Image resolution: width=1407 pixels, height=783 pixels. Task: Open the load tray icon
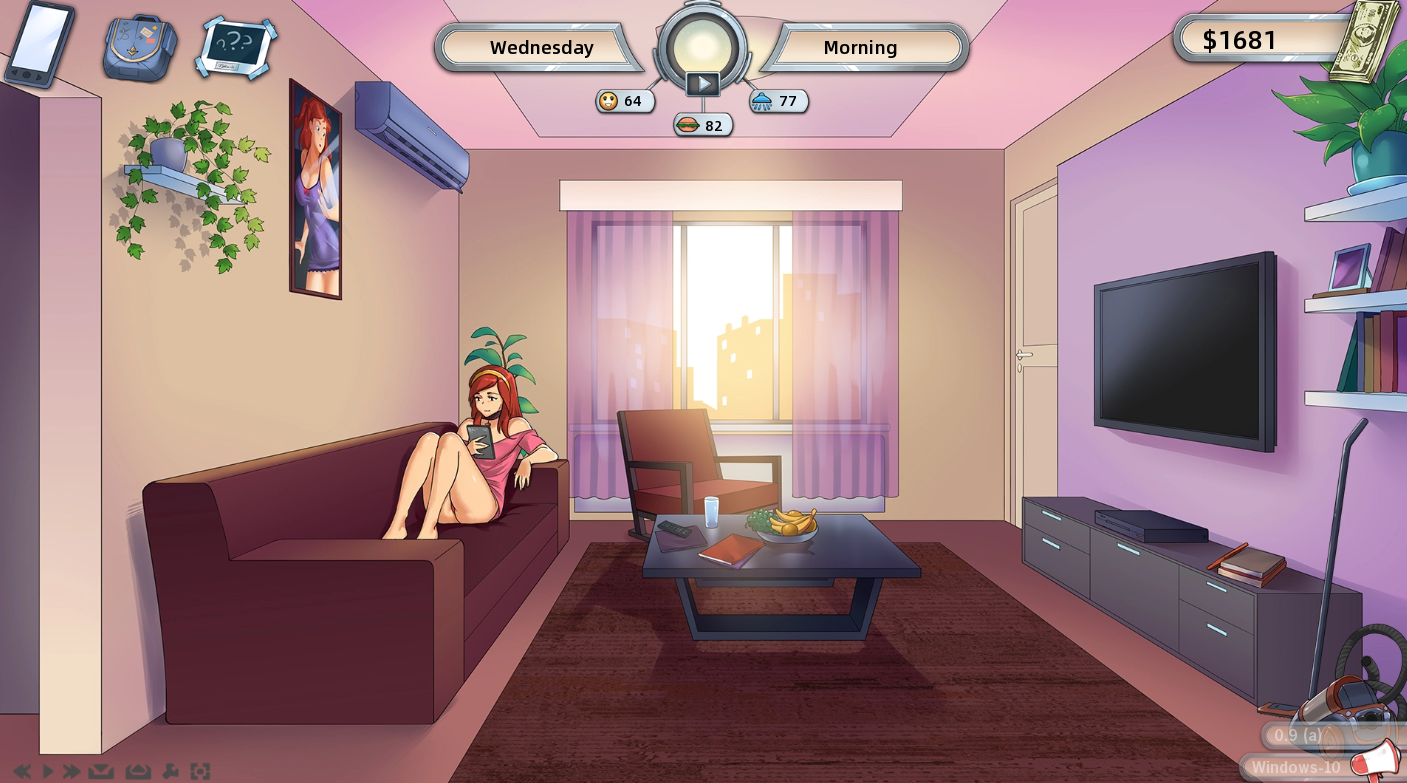pos(137,771)
